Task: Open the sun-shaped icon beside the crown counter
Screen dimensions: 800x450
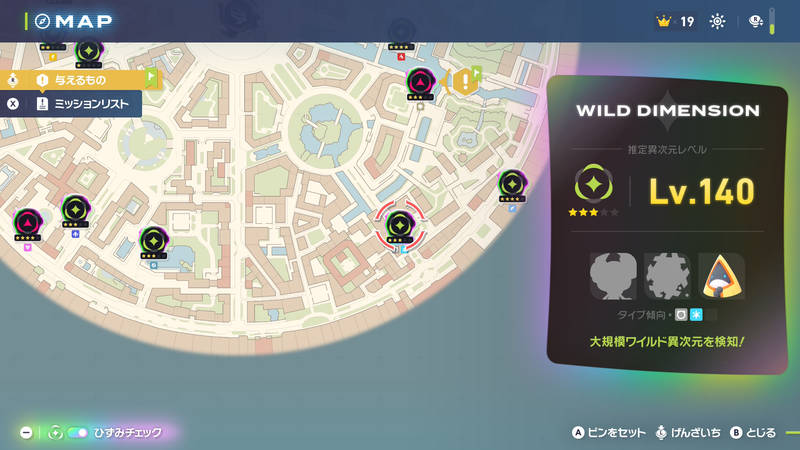Action: (717, 22)
